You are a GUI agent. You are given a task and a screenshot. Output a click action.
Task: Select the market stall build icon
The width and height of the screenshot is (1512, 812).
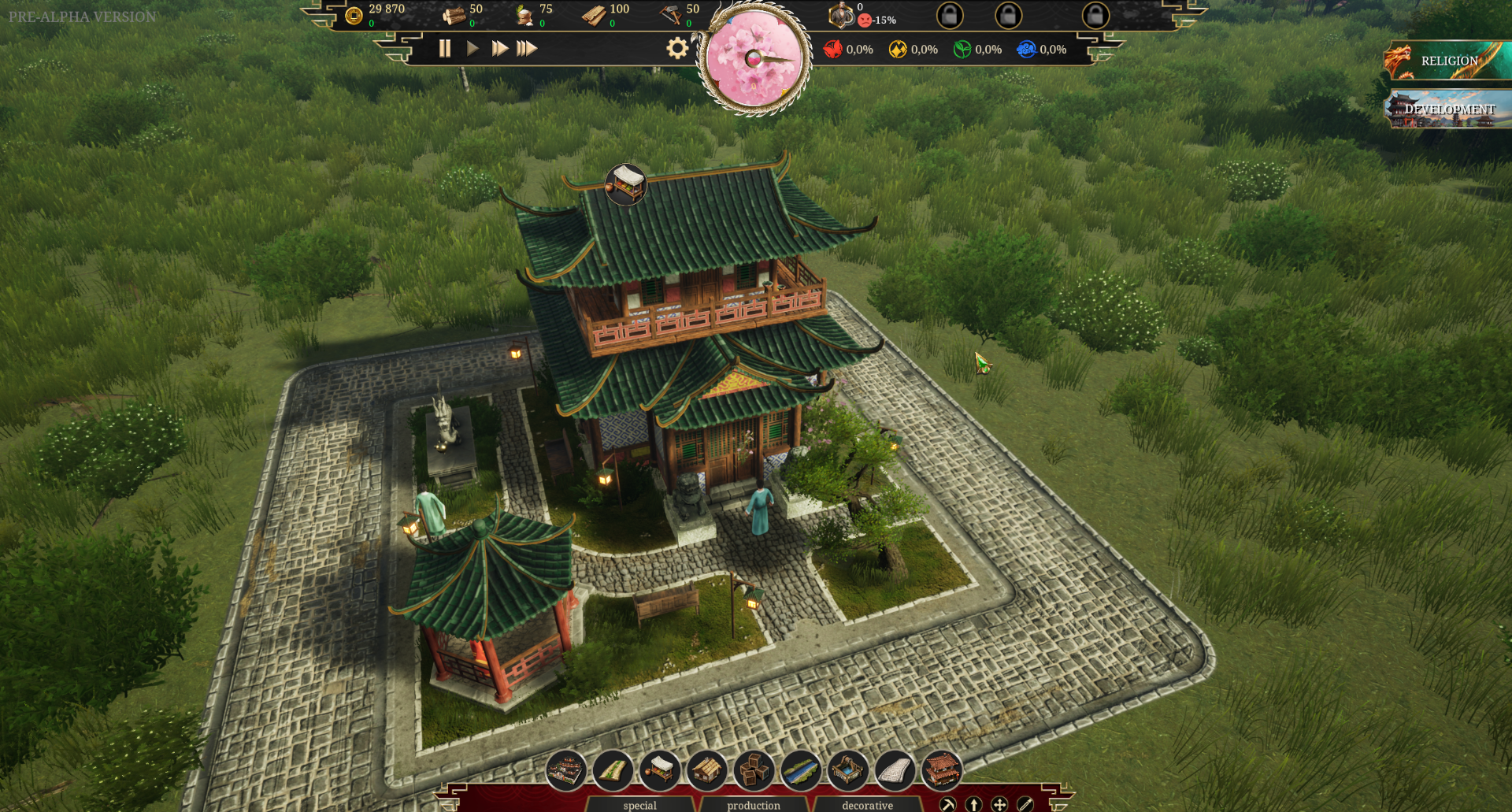pyautogui.click(x=660, y=769)
